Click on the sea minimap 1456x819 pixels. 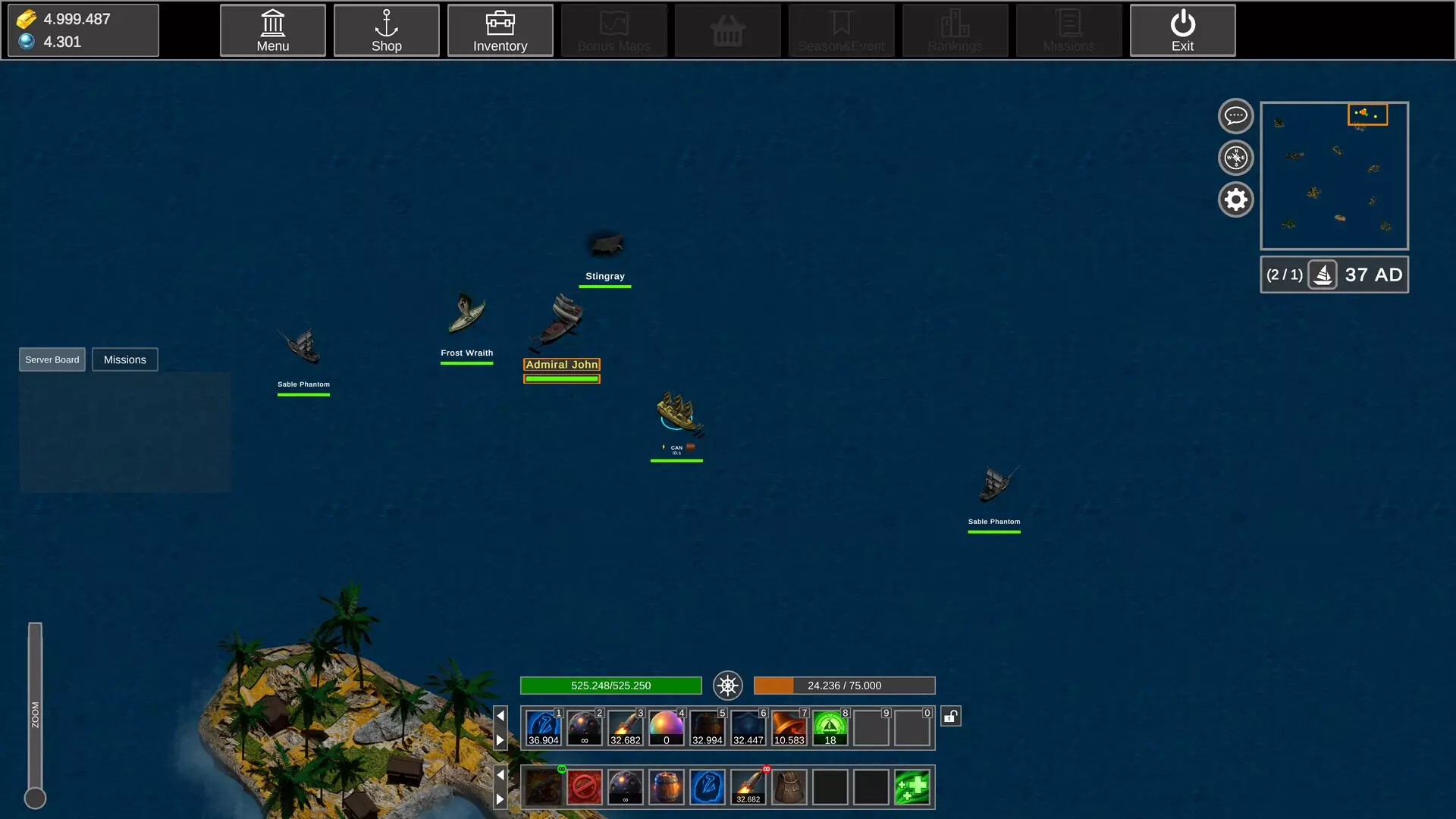1334,176
